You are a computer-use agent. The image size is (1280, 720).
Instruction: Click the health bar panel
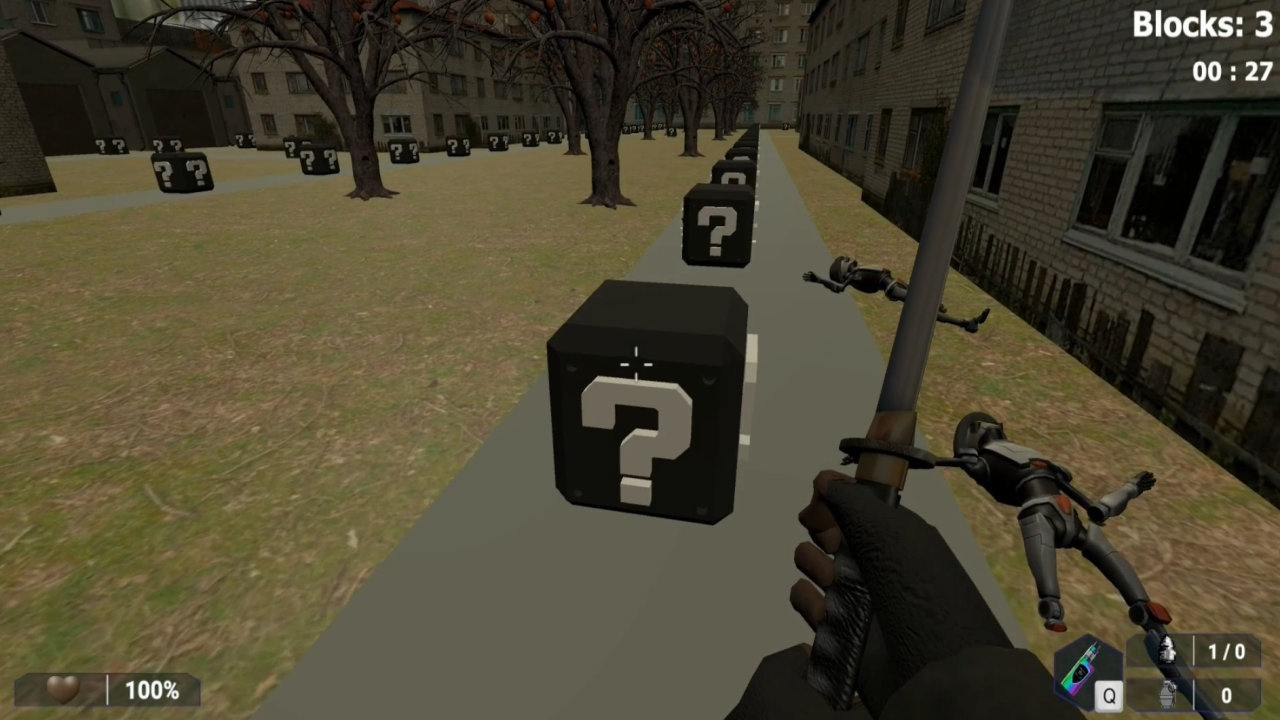click(105, 690)
